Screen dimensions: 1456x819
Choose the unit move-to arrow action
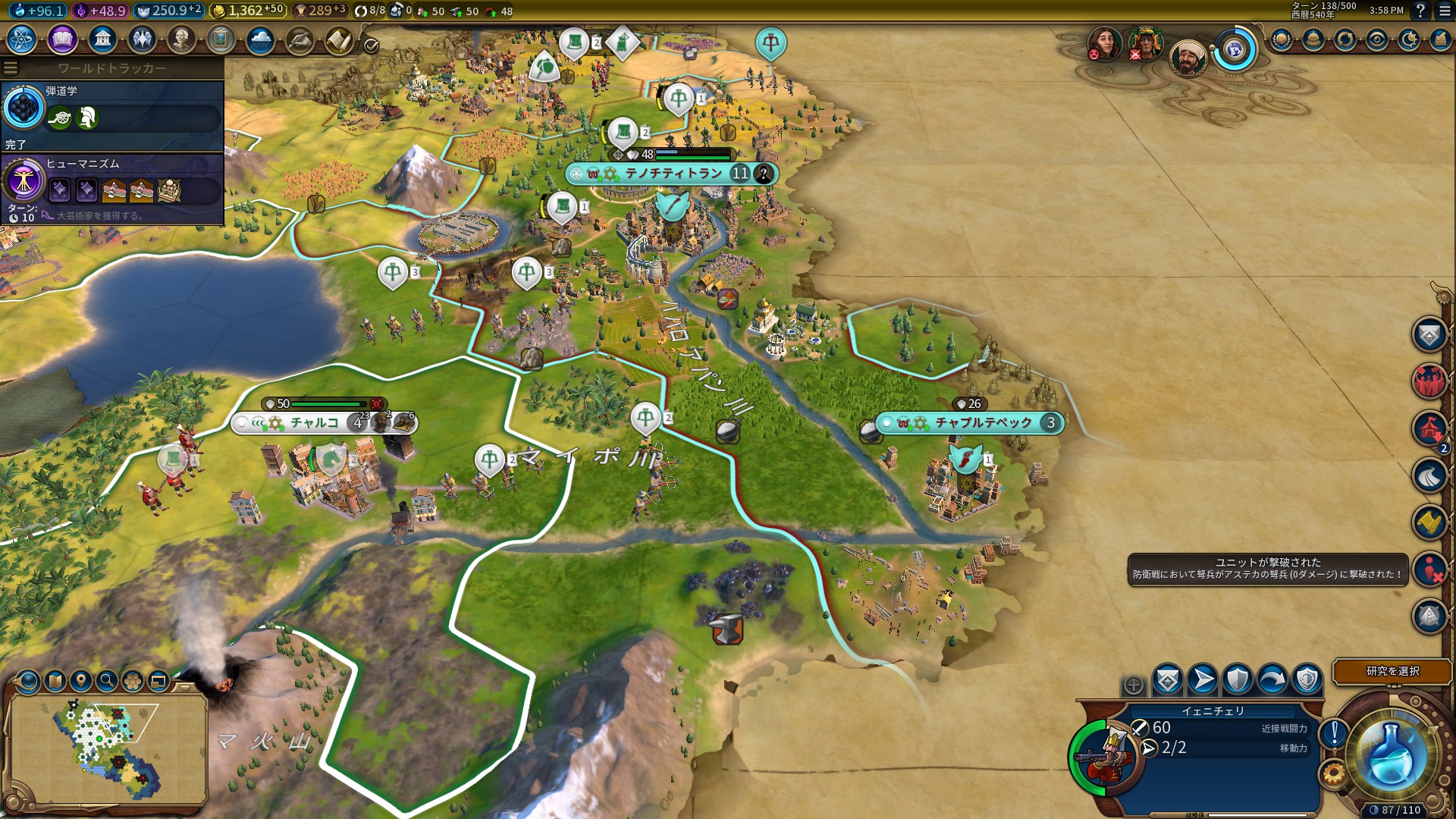point(1203,679)
